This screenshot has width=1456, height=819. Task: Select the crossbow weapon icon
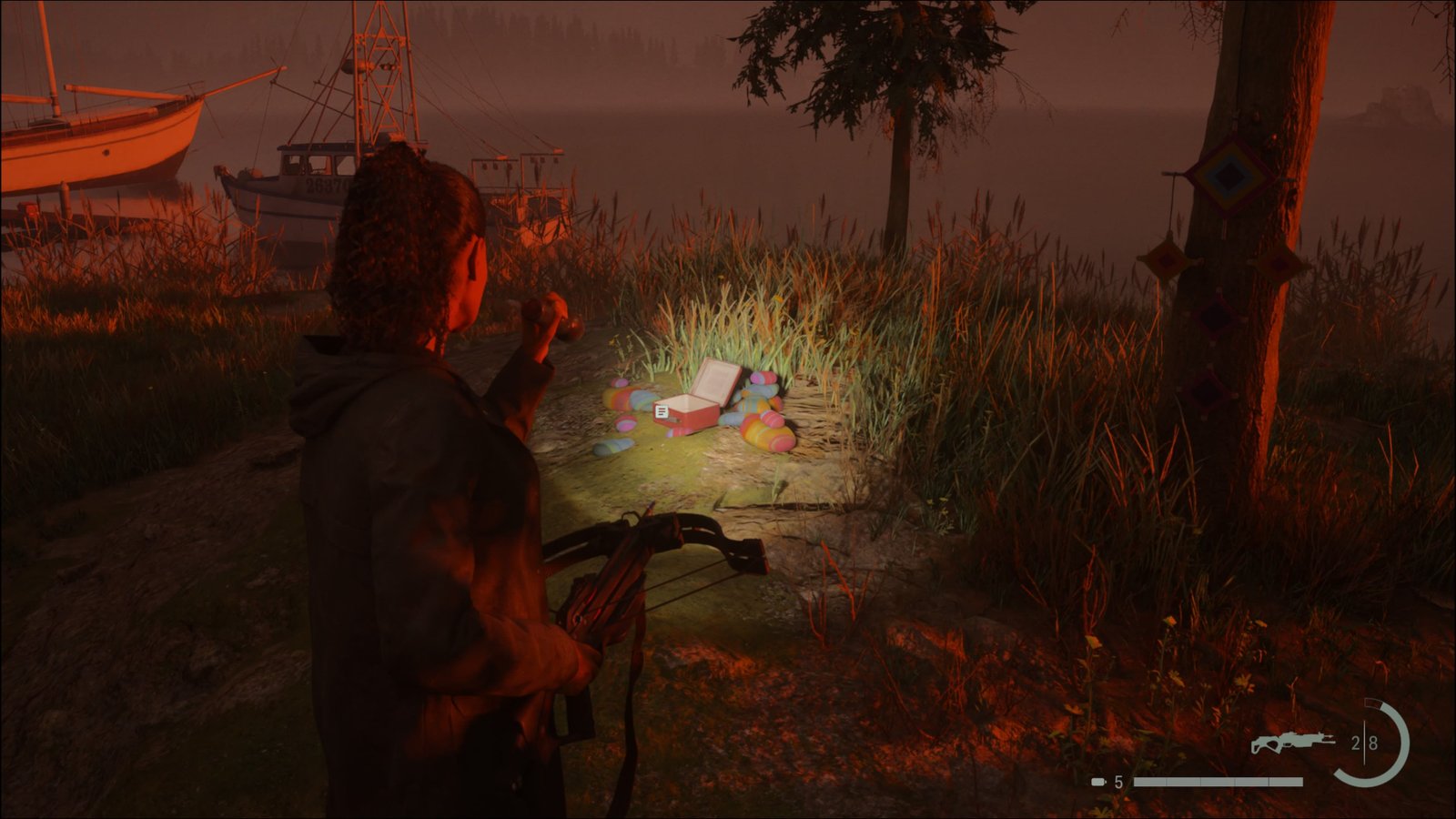[1292, 743]
